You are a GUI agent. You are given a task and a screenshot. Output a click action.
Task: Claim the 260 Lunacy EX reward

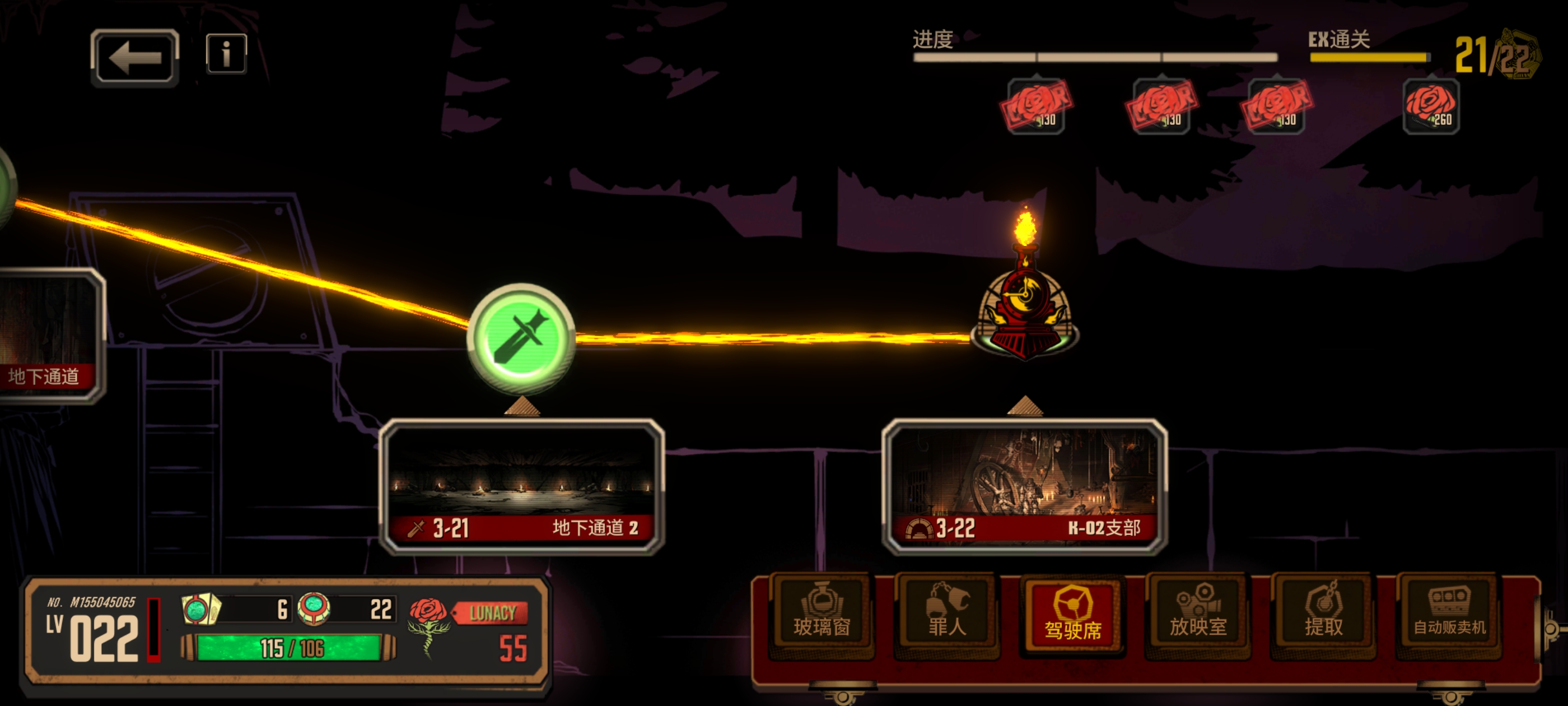(1430, 106)
